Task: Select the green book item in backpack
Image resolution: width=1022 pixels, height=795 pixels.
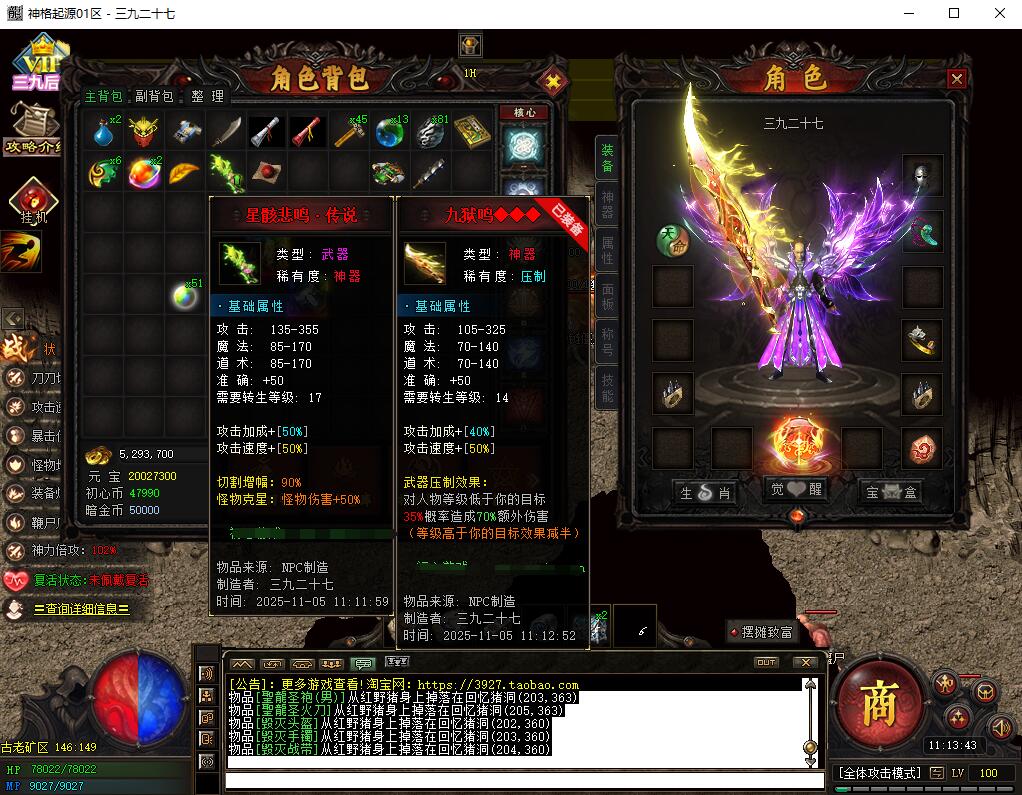Action: 472,131
